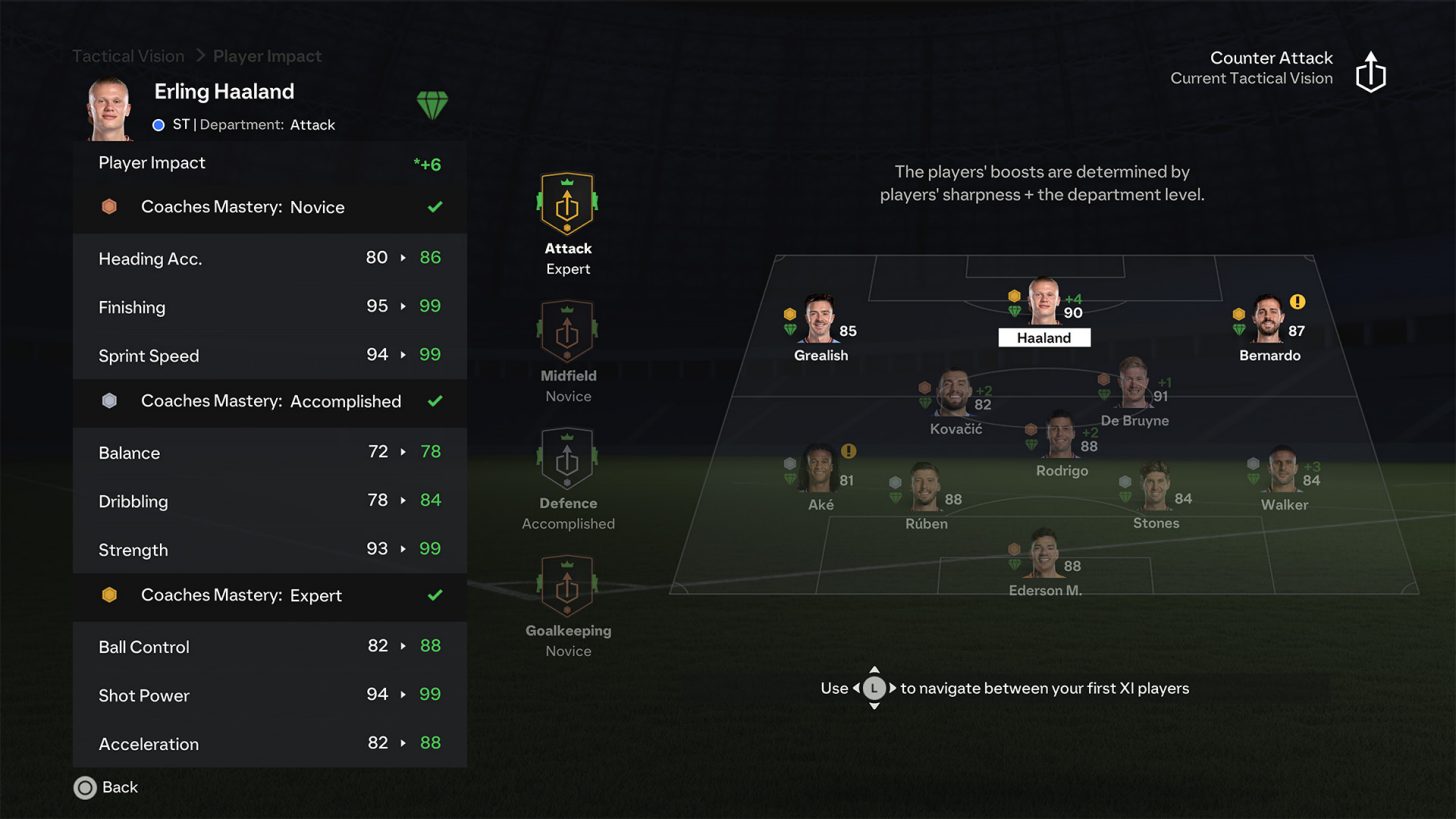
Task: Click the green gem icon beside Erling Haaland
Action: click(x=432, y=104)
